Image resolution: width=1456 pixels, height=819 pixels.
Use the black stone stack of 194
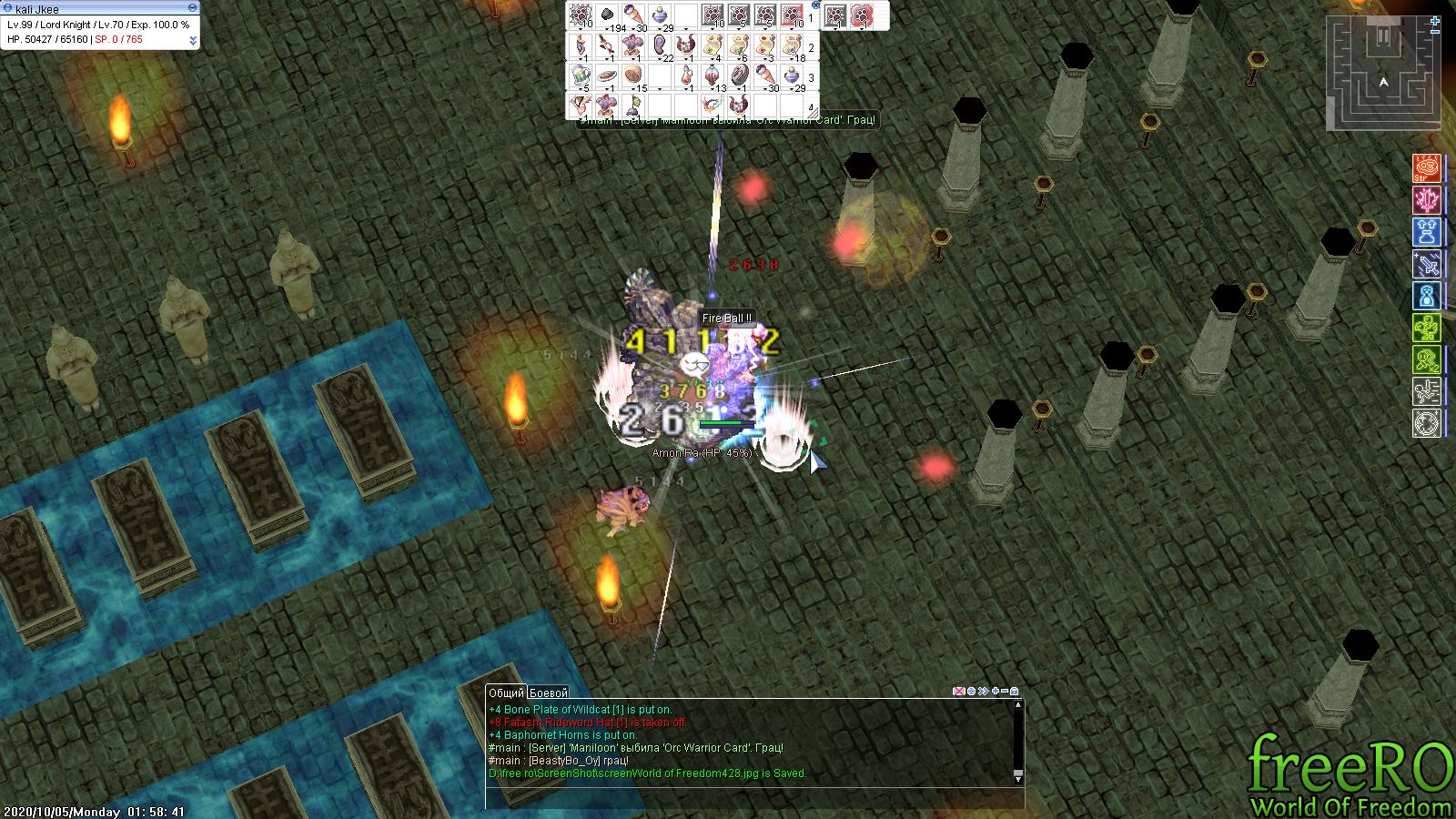point(608,15)
